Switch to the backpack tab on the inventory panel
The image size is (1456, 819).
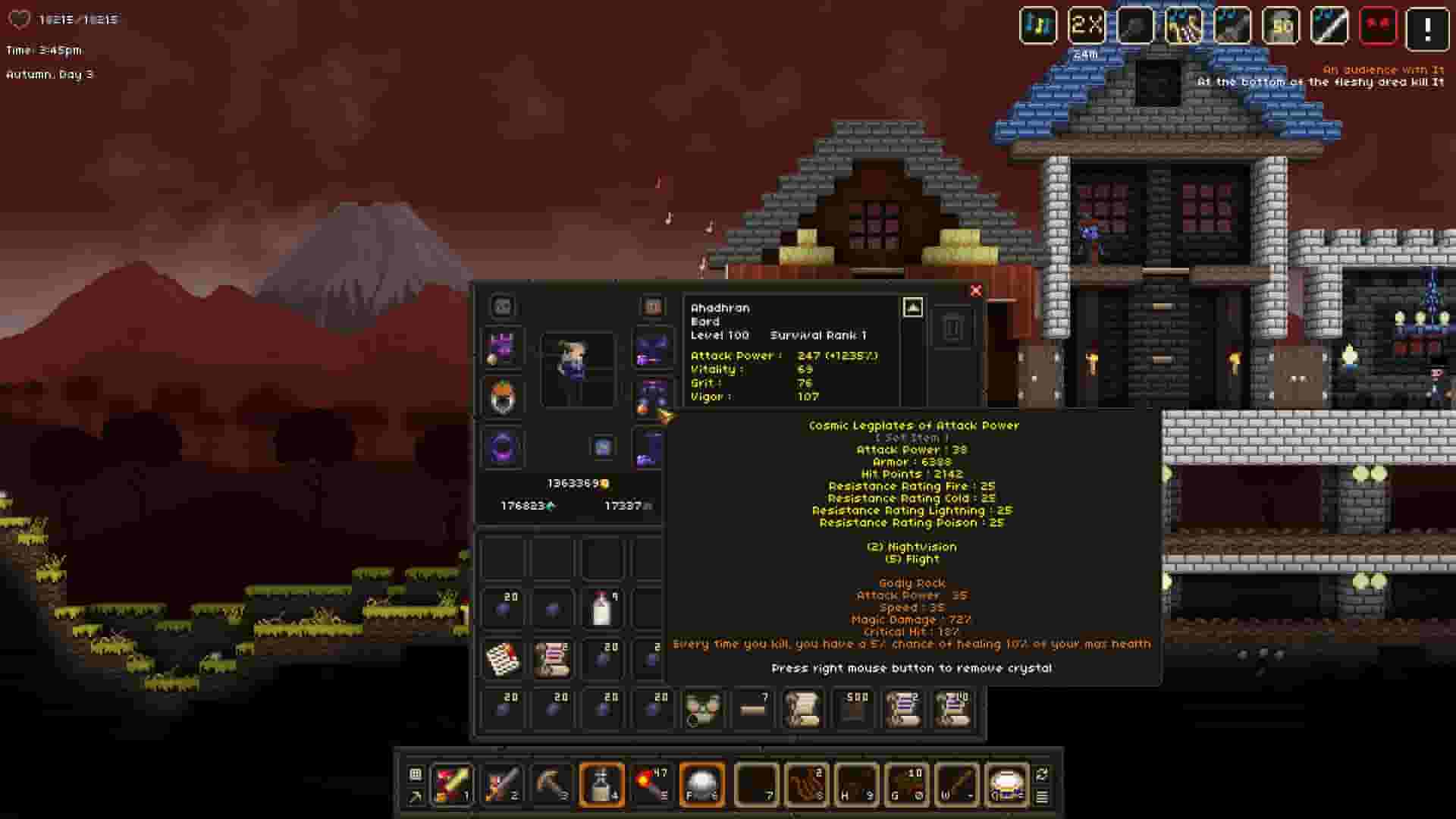(x=651, y=306)
